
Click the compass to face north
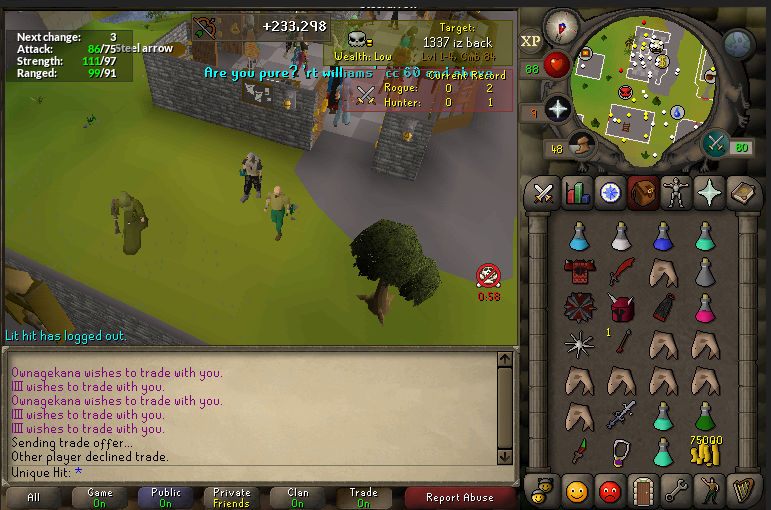[560, 27]
